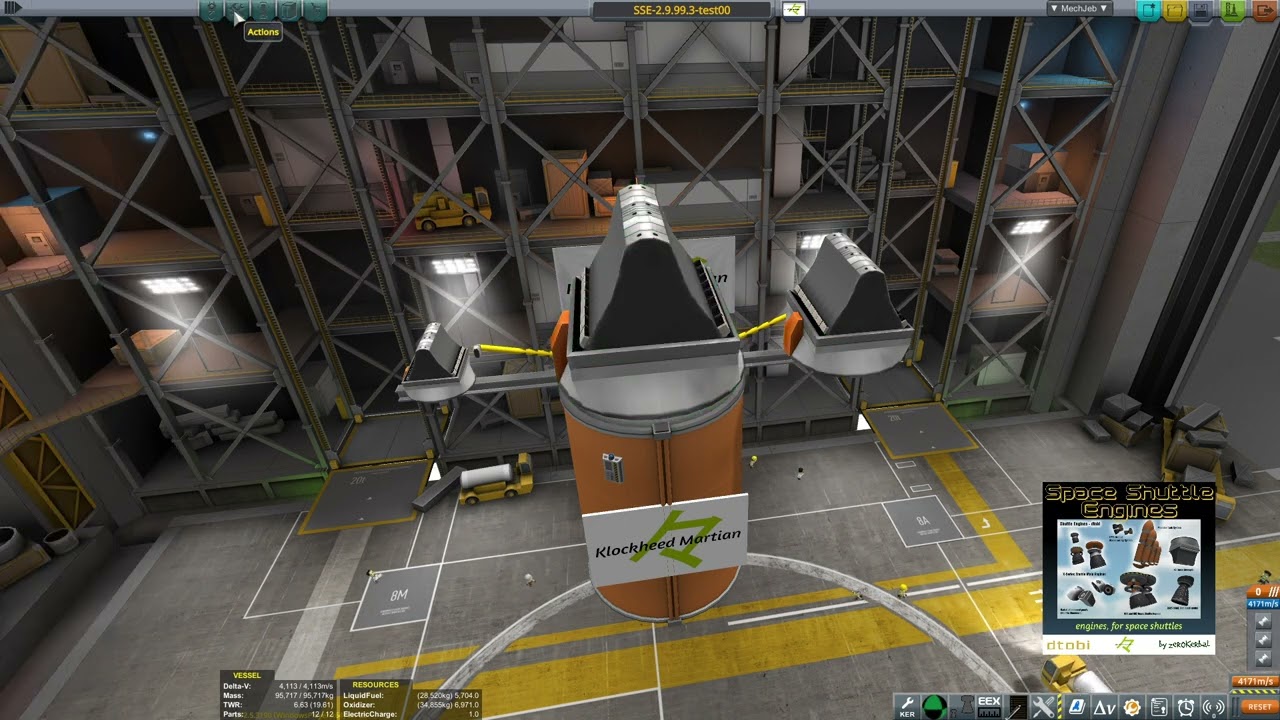This screenshot has height=720, width=1280.
Task: Open the Crew assignment mode
Action: [263, 10]
